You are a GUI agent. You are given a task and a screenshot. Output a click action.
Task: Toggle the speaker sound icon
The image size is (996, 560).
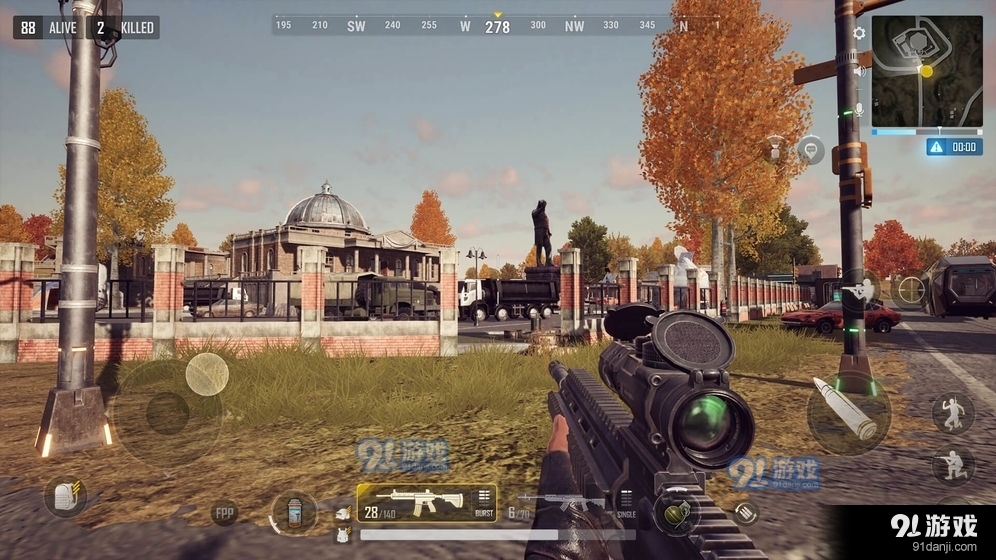(859, 71)
